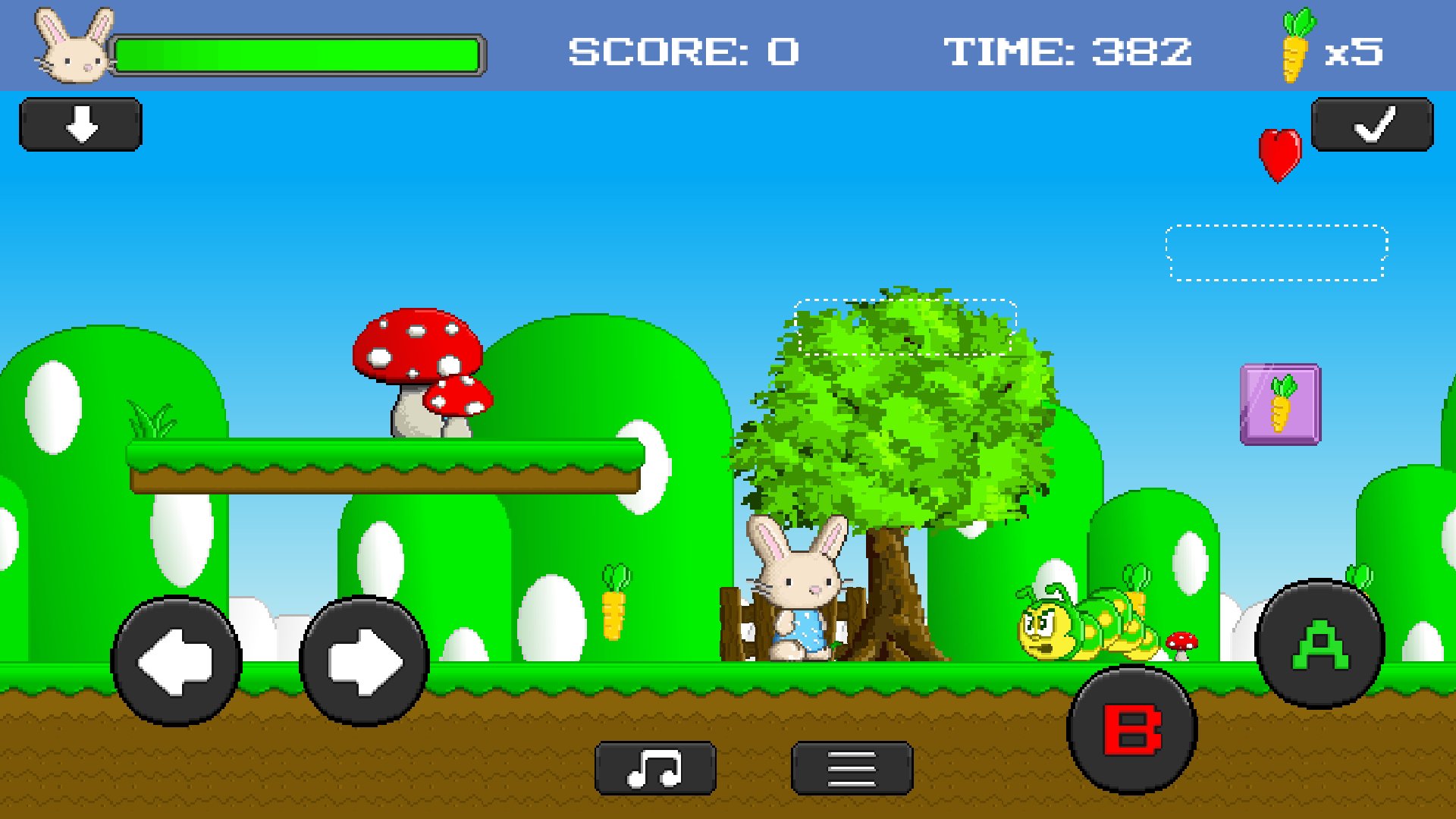This screenshot has width=1456, height=819.
Task: Select the SCORE display
Action: click(x=680, y=49)
